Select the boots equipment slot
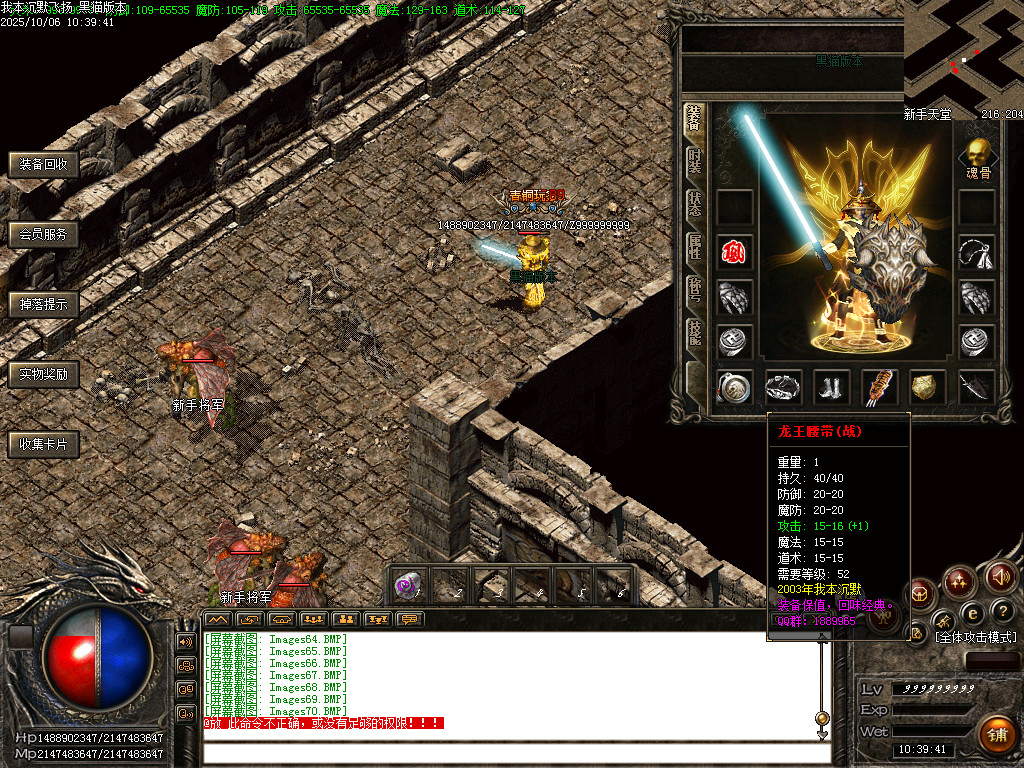The width and height of the screenshot is (1024, 768). [831, 387]
